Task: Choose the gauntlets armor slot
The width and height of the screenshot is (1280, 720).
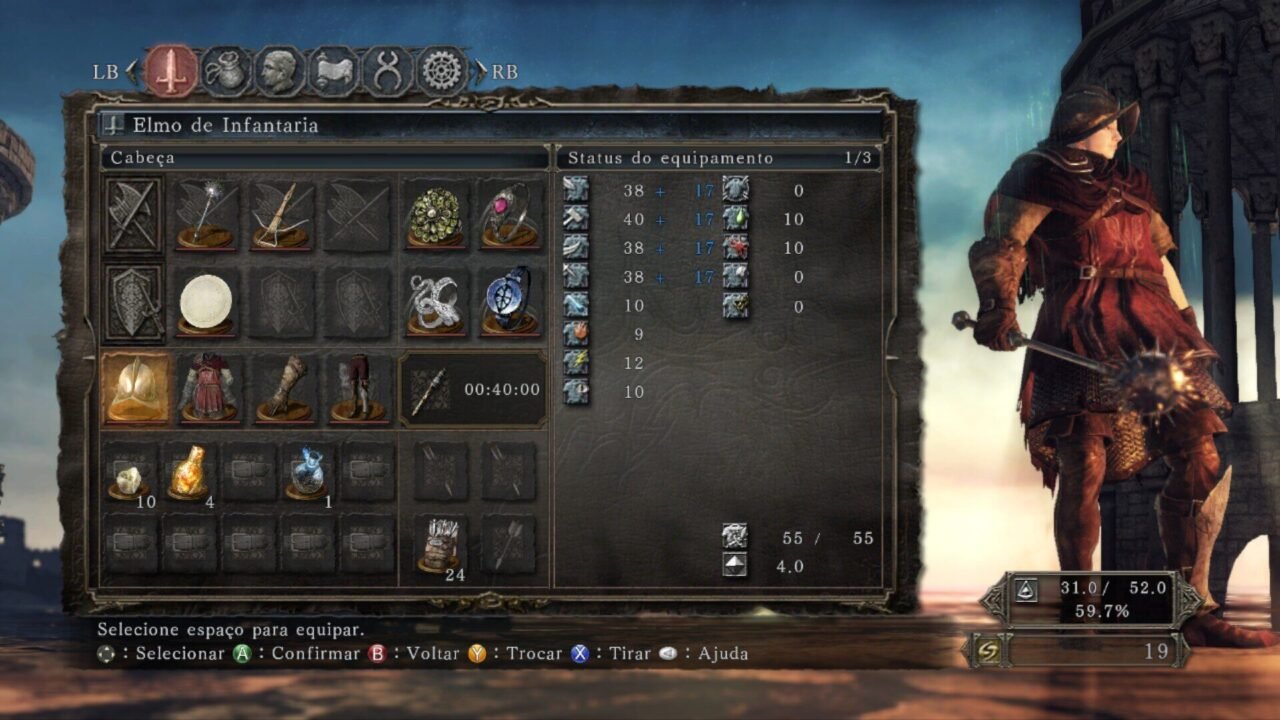Action: (x=284, y=388)
